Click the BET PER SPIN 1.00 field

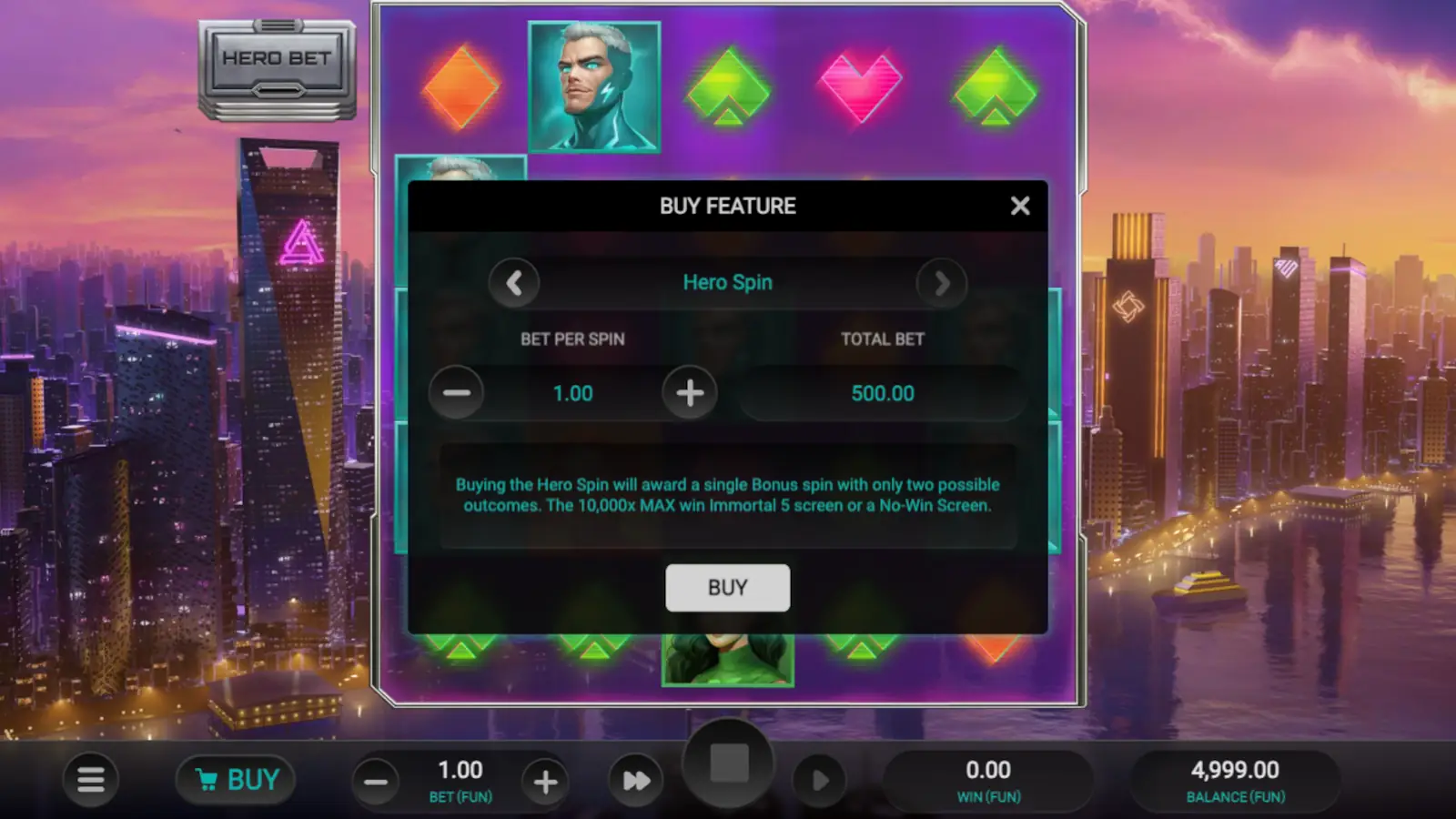pyautogui.click(x=573, y=392)
